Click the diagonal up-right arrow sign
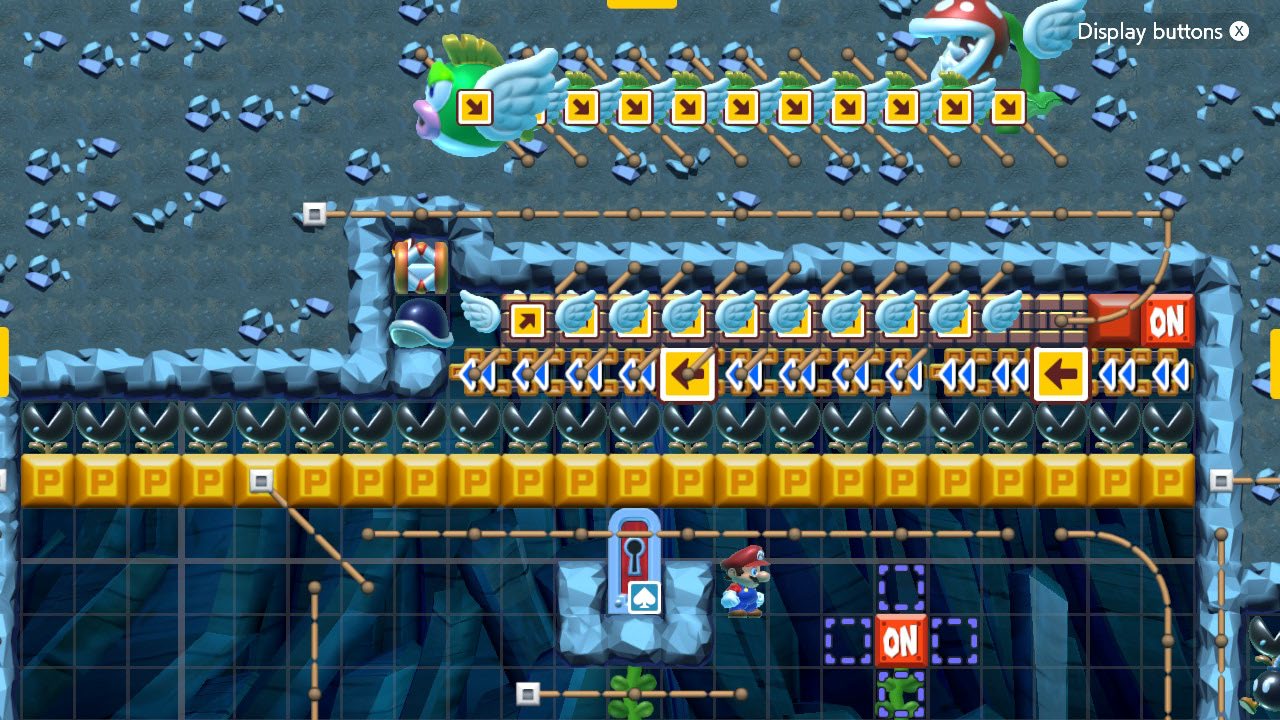This screenshot has height=720, width=1280. [x=528, y=322]
